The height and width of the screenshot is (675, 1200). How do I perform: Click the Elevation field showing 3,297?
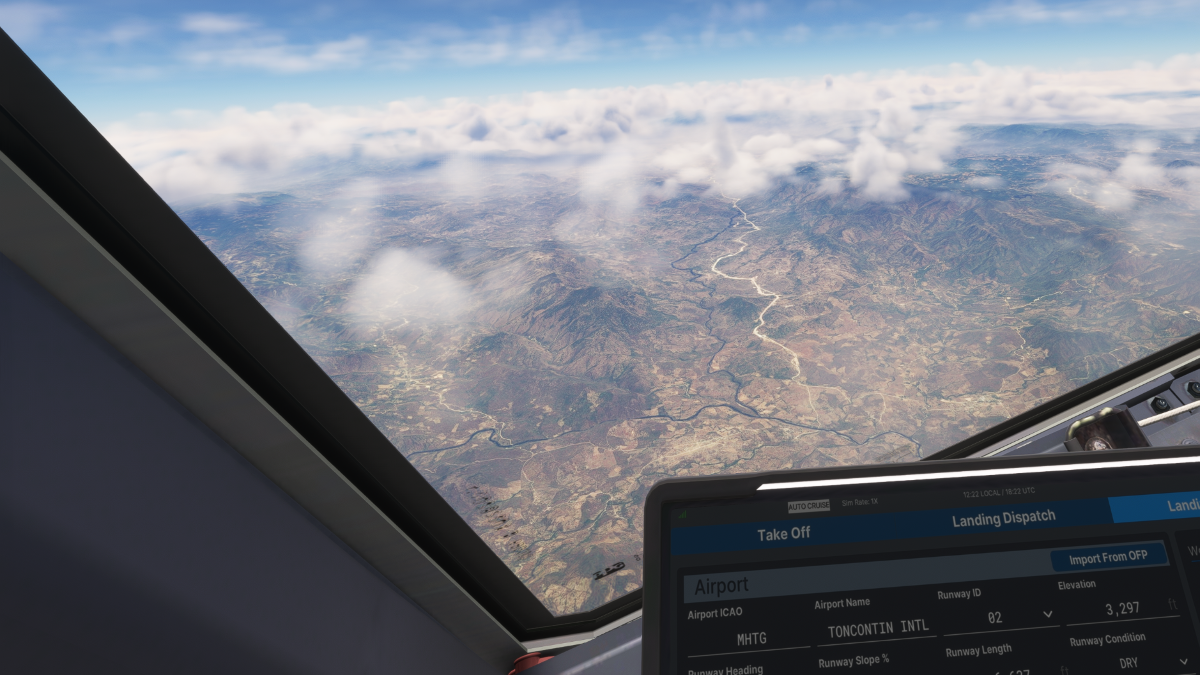click(x=1122, y=608)
